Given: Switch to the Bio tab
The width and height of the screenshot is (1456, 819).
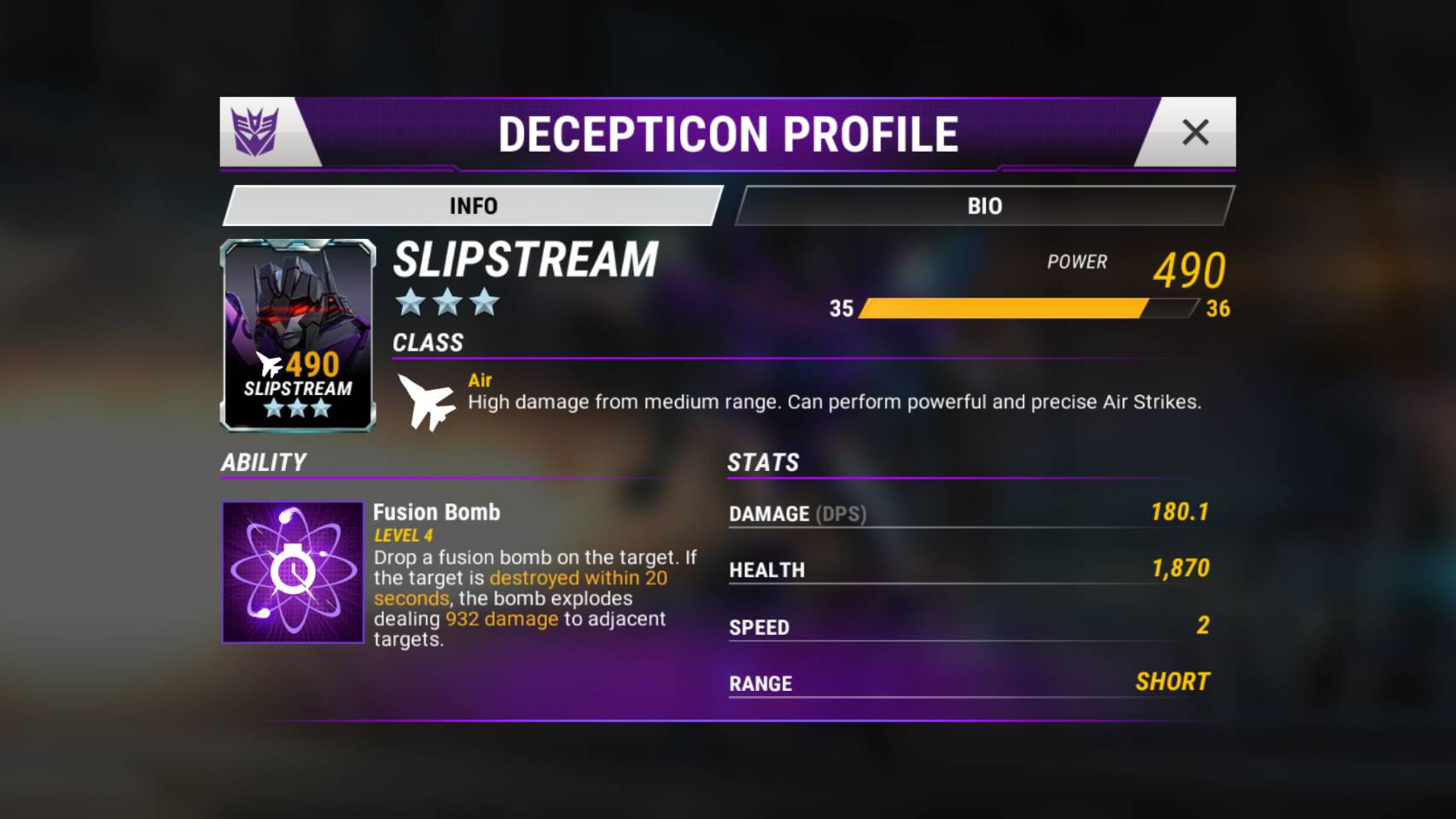Looking at the screenshot, I should tap(984, 206).
